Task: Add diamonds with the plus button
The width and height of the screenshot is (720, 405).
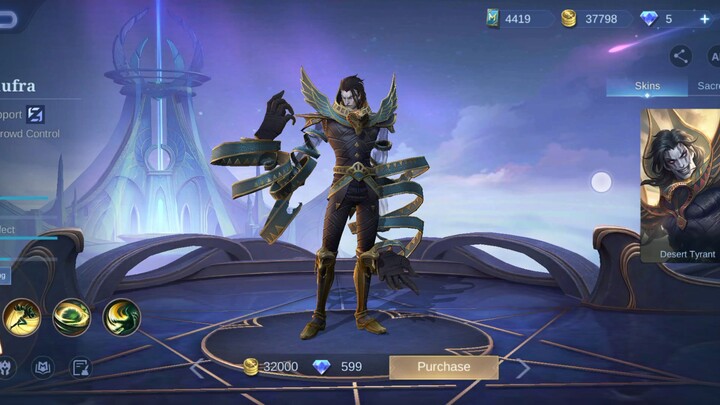Action: (x=704, y=19)
